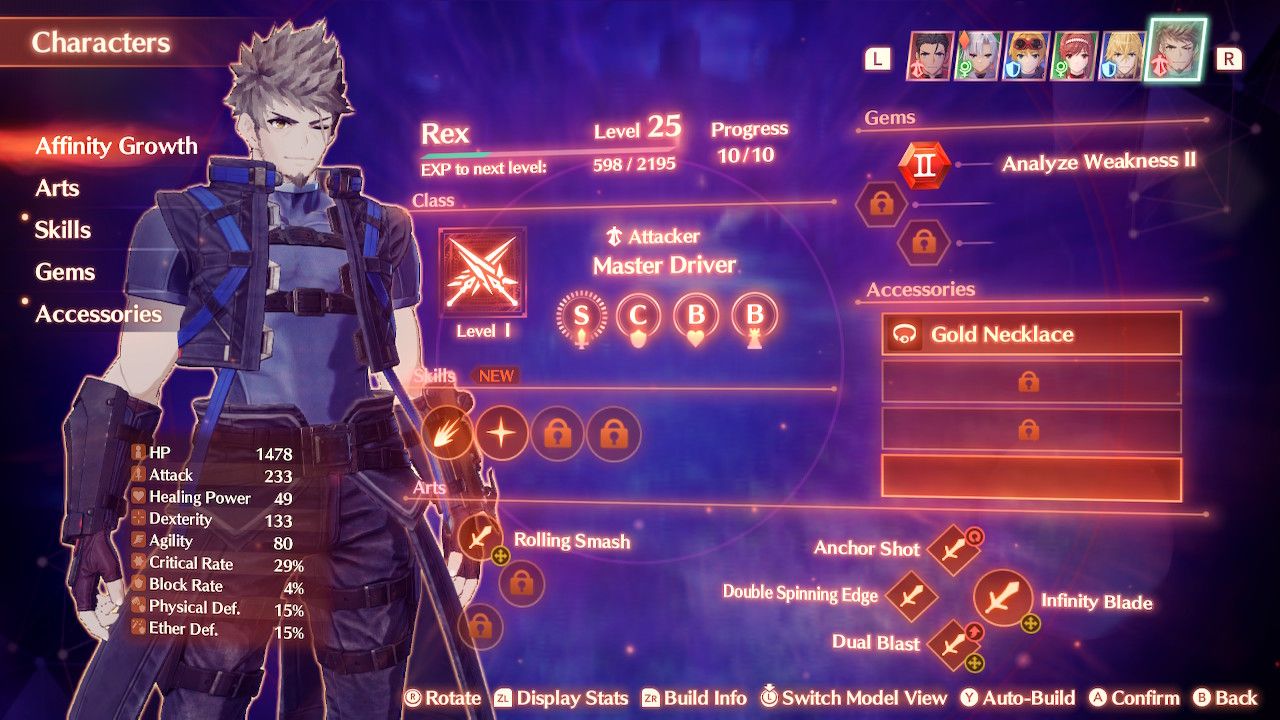Select the Gold Necklace accessory slot
This screenshot has height=720, width=1280.
[x=1030, y=334]
